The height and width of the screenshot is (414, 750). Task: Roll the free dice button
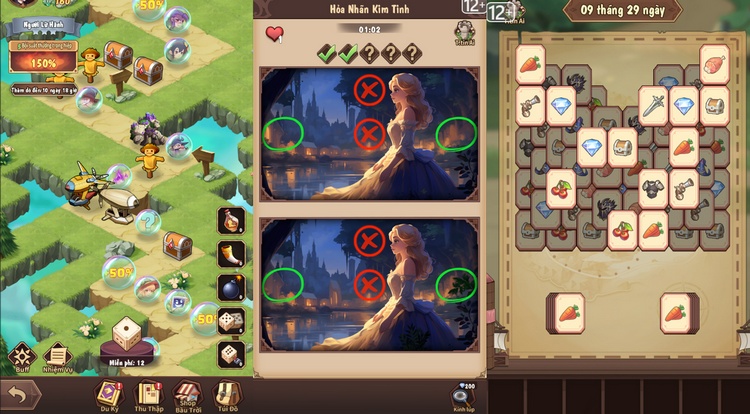click(125, 336)
